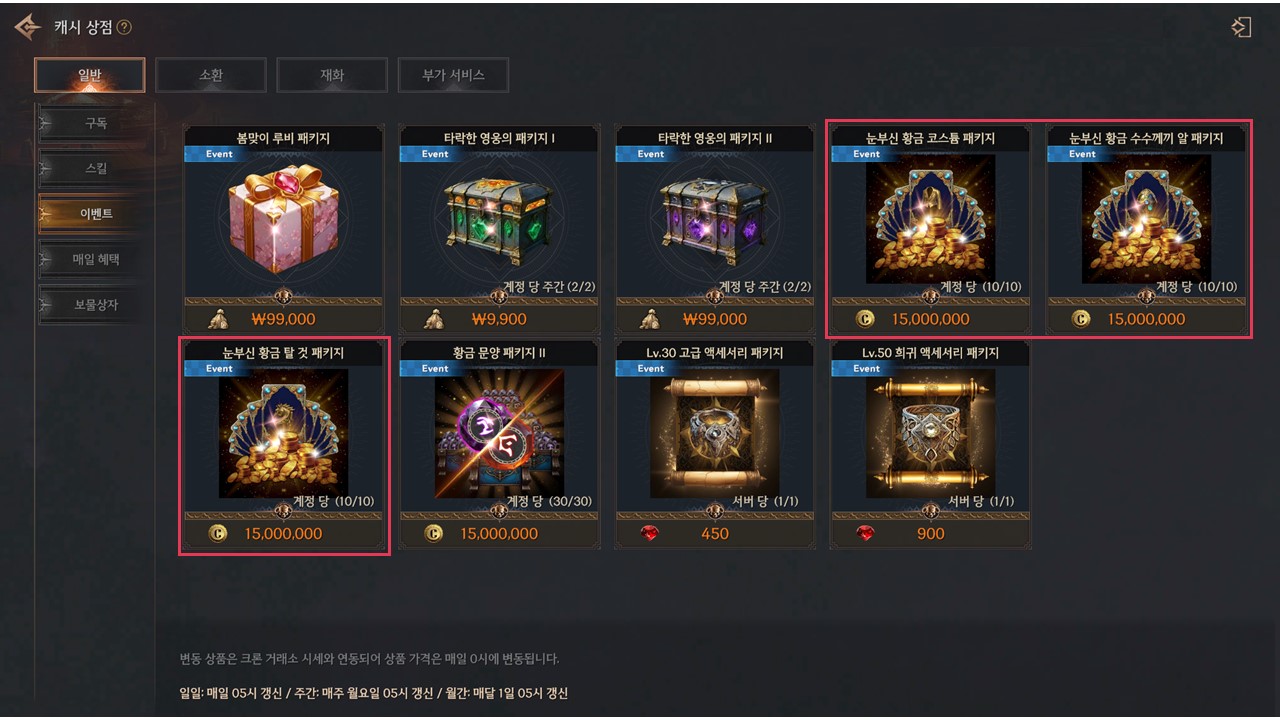Screen dimensions: 1280x720
Task: Show the 매일 혜택 category
Action: tap(96, 259)
